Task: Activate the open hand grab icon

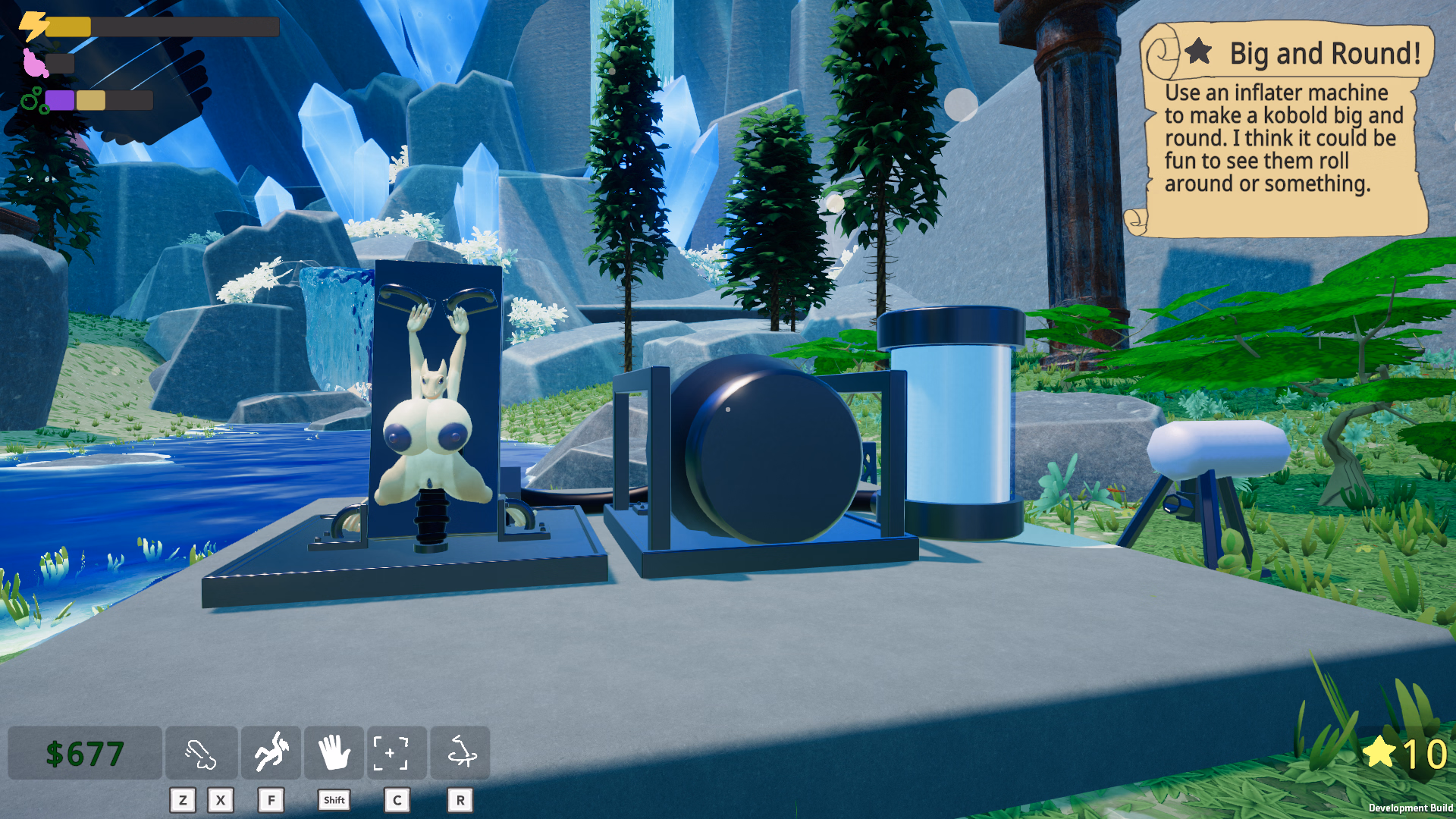Action: click(334, 753)
